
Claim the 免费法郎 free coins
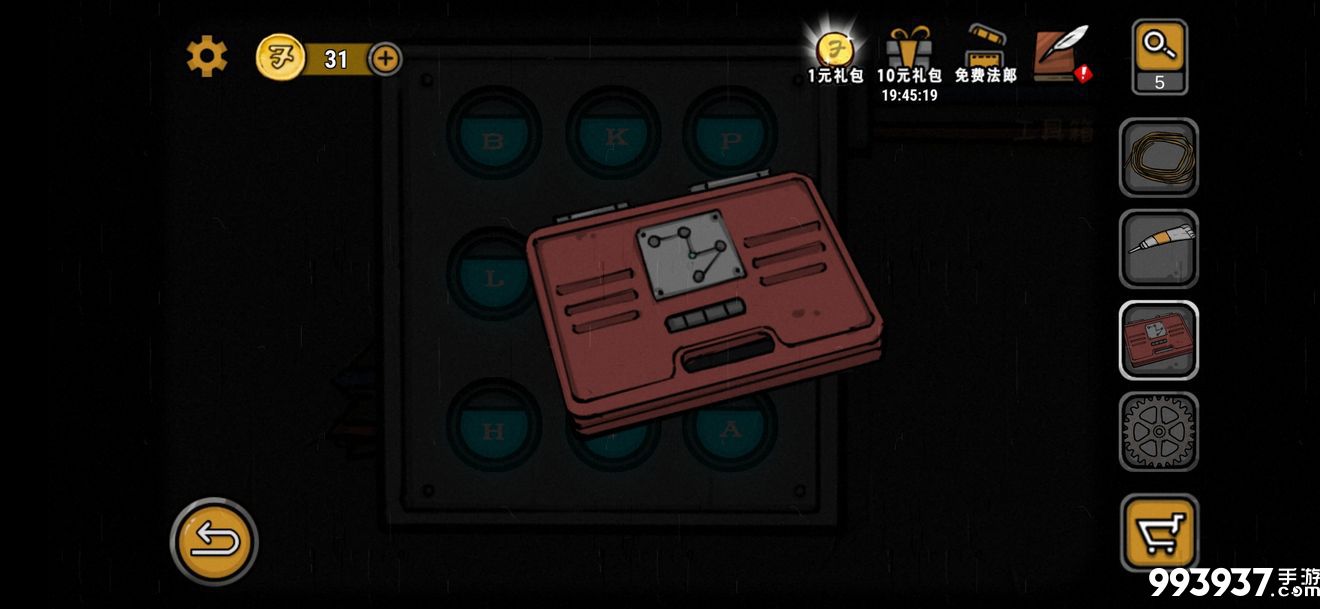[x=985, y=55]
